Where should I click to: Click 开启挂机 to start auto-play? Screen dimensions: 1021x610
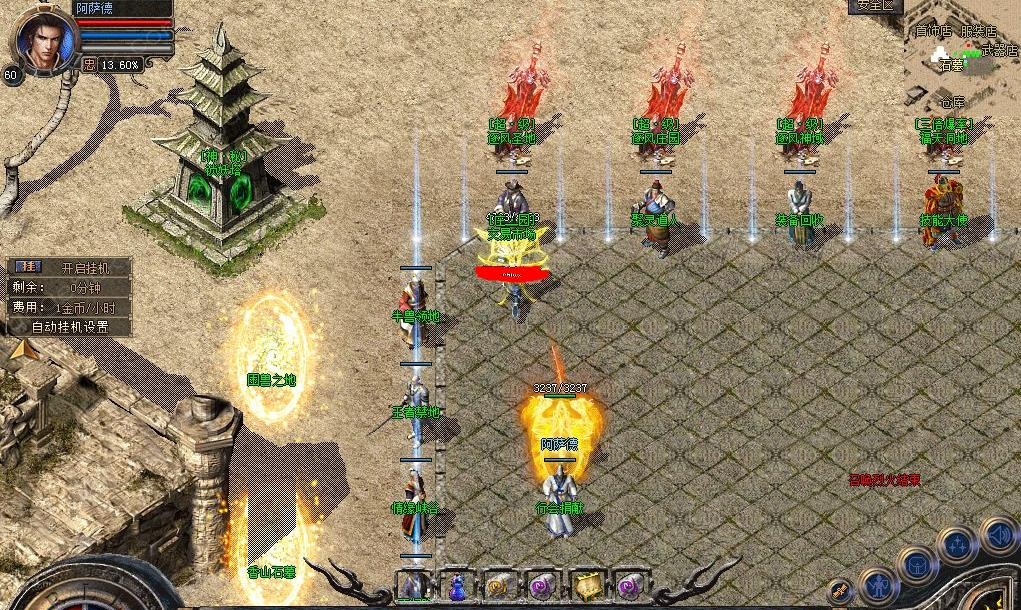pyautogui.click(x=81, y=268)
